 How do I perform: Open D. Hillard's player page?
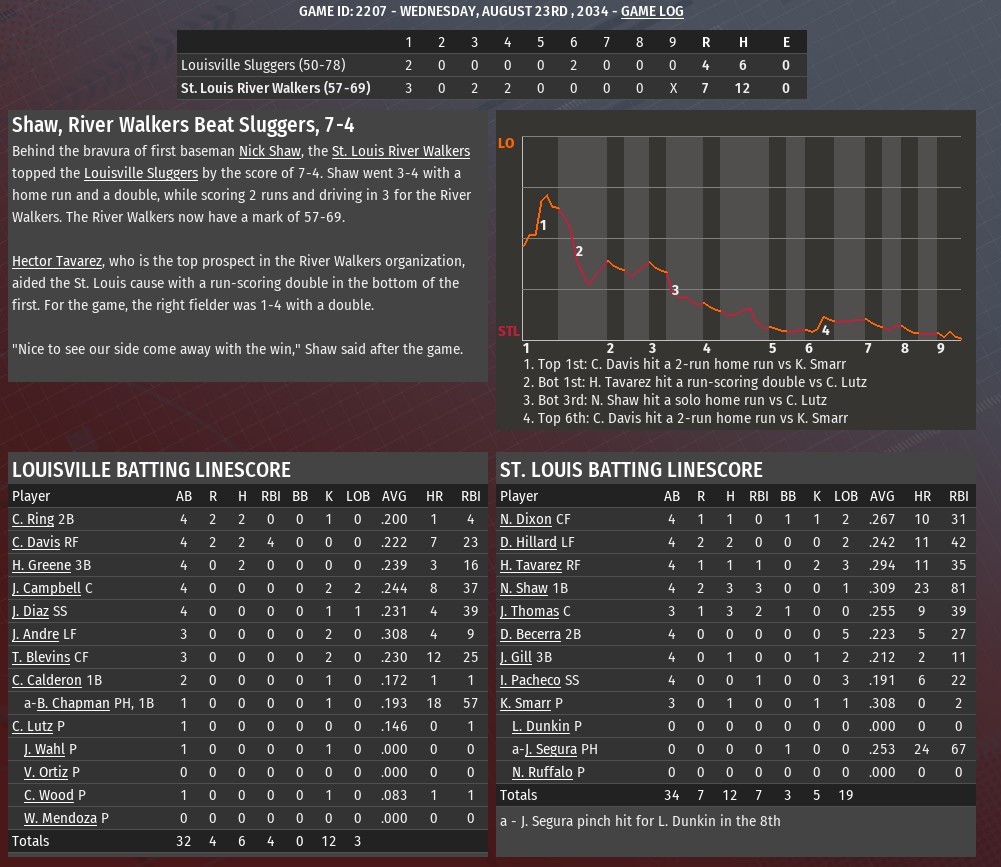click(528, 542)
